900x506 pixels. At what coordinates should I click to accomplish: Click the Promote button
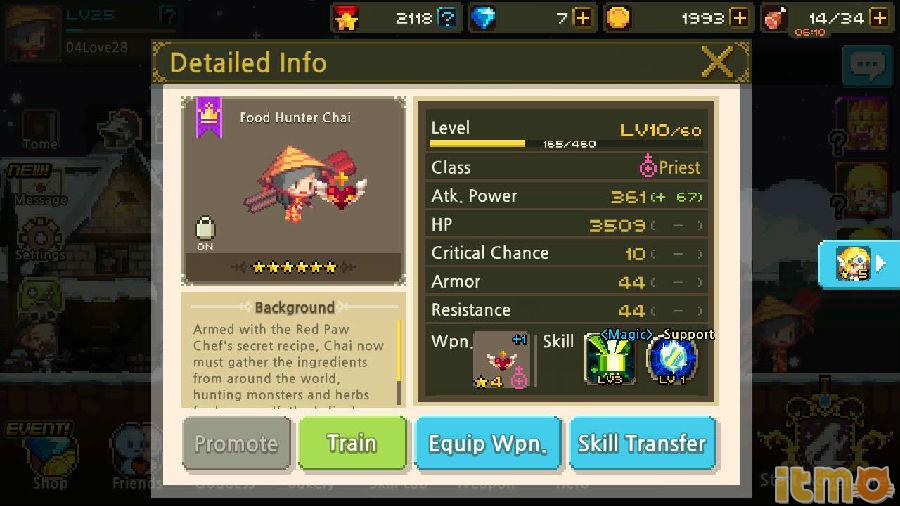(x=236, y=443)
